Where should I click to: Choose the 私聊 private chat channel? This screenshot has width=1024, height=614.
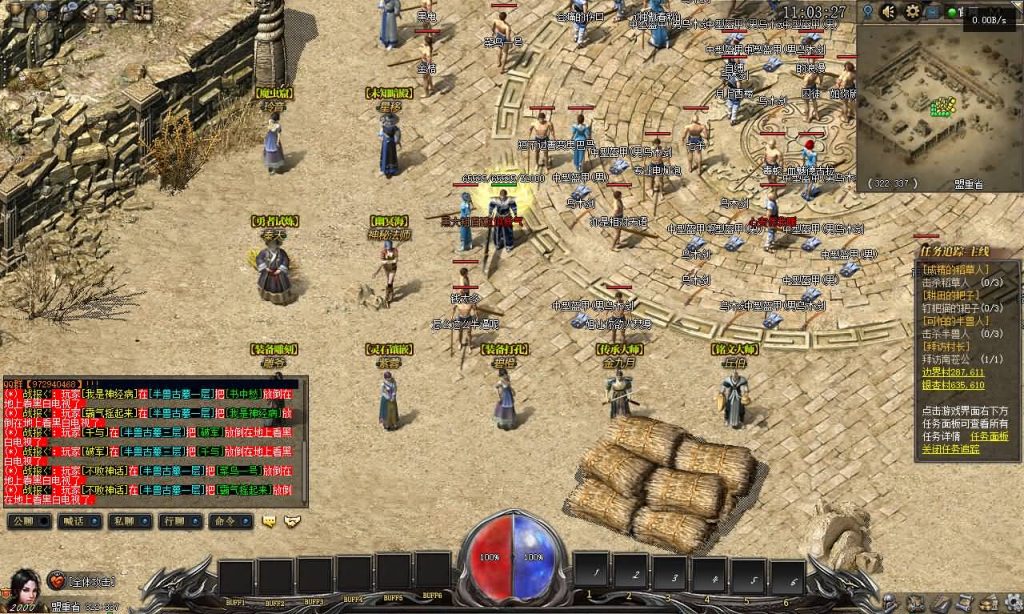tap(124, 521)
